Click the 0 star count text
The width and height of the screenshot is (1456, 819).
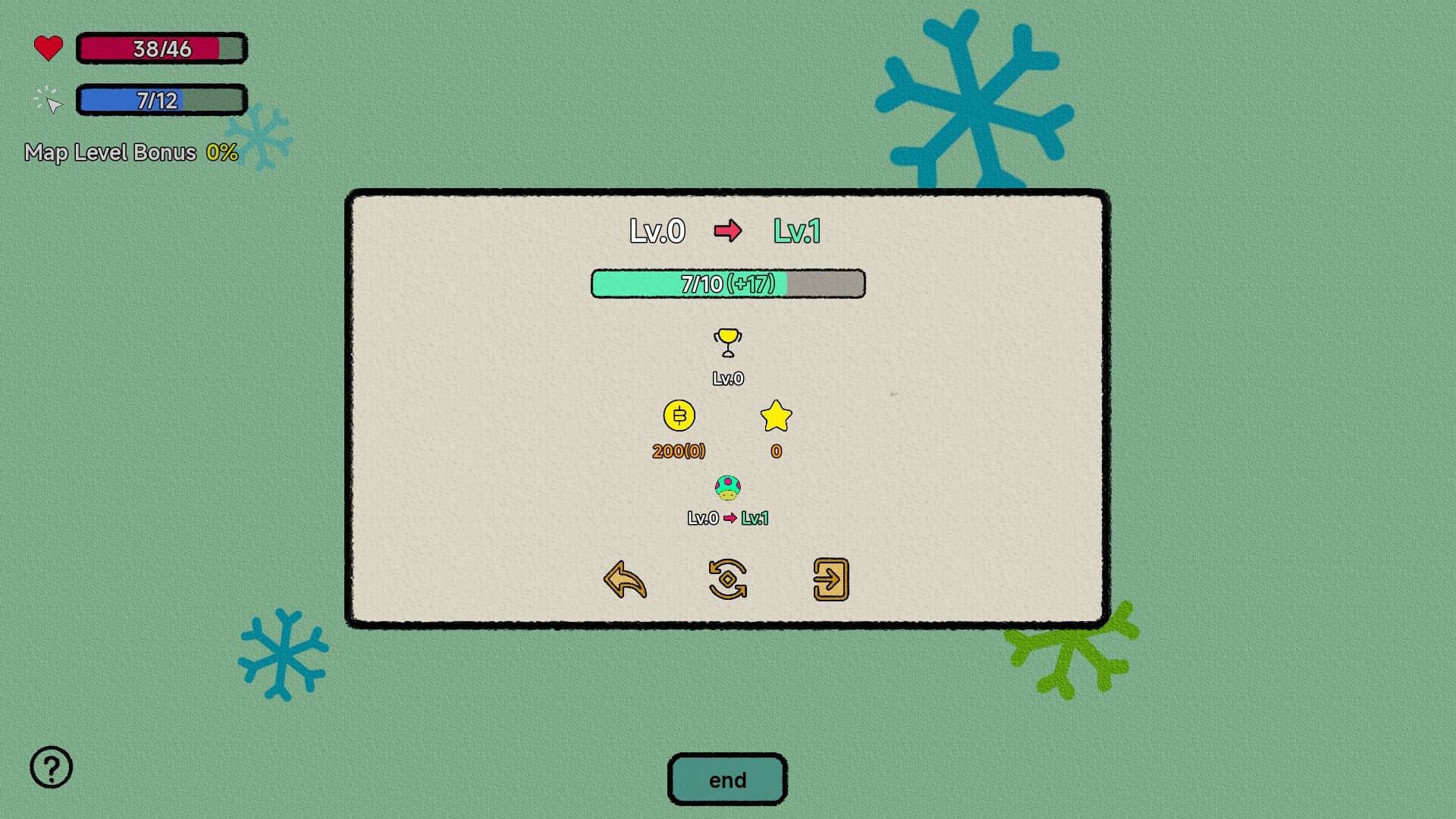pos(774,450)
